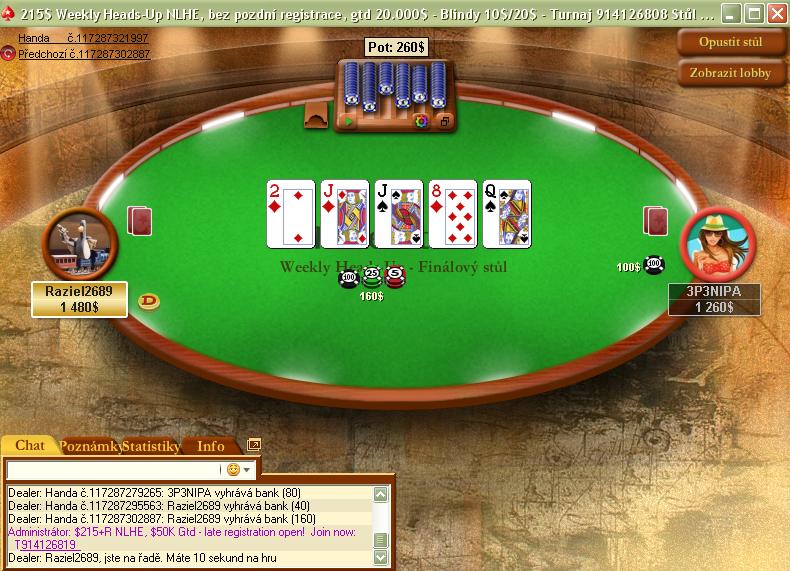Click the chat log scroll-up arrow
This screenshot has width=790, height=571.
(x=380, y=494)
